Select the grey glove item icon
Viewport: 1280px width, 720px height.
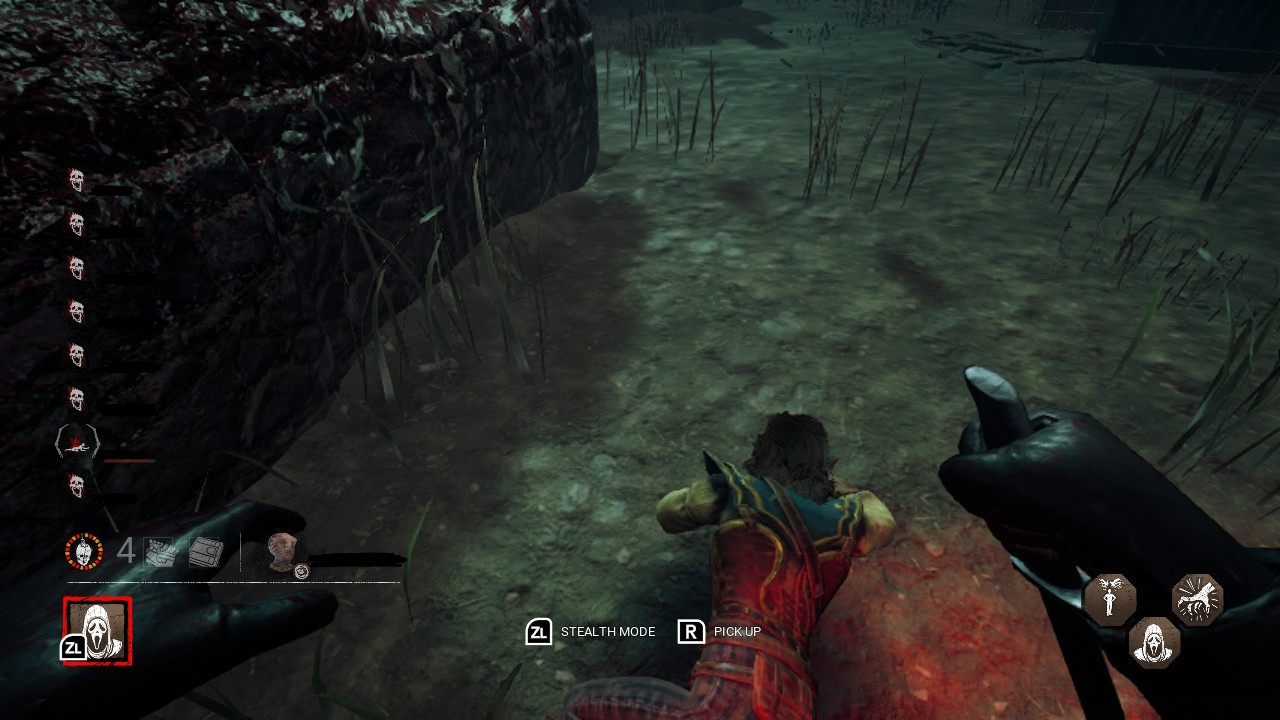(160, 552)
